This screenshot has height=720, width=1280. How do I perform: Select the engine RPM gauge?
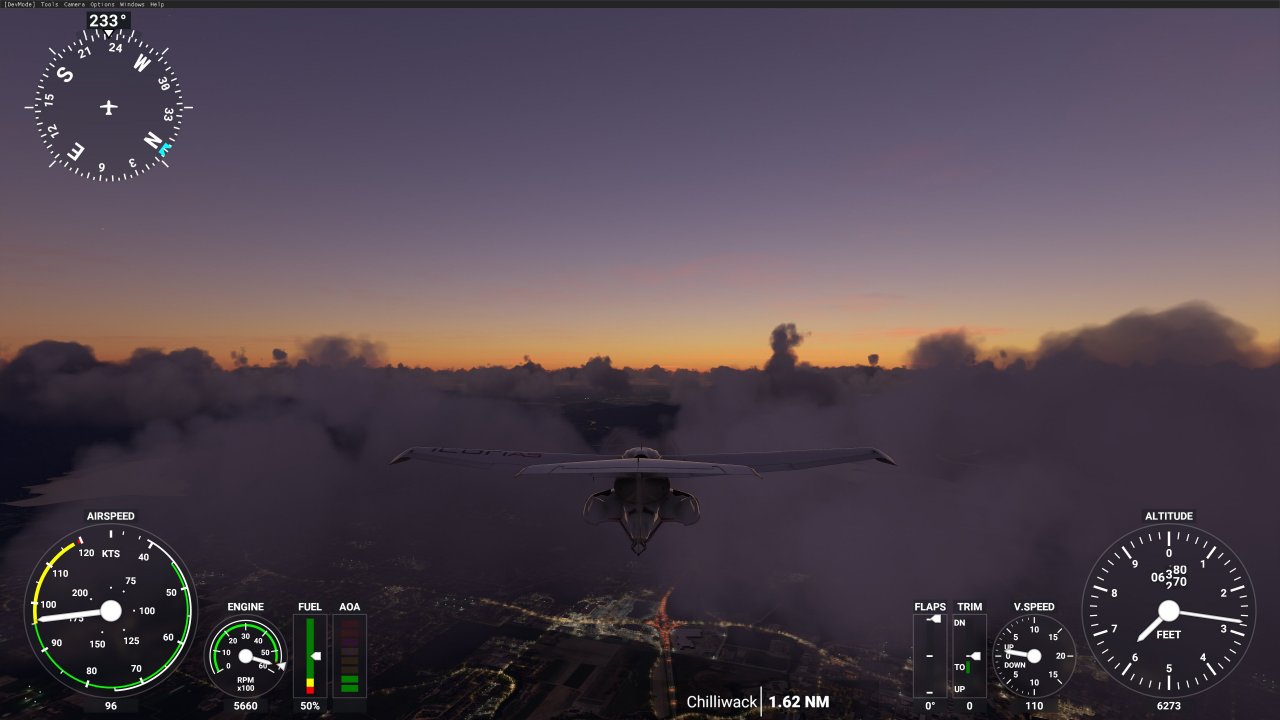coord(245,655)
